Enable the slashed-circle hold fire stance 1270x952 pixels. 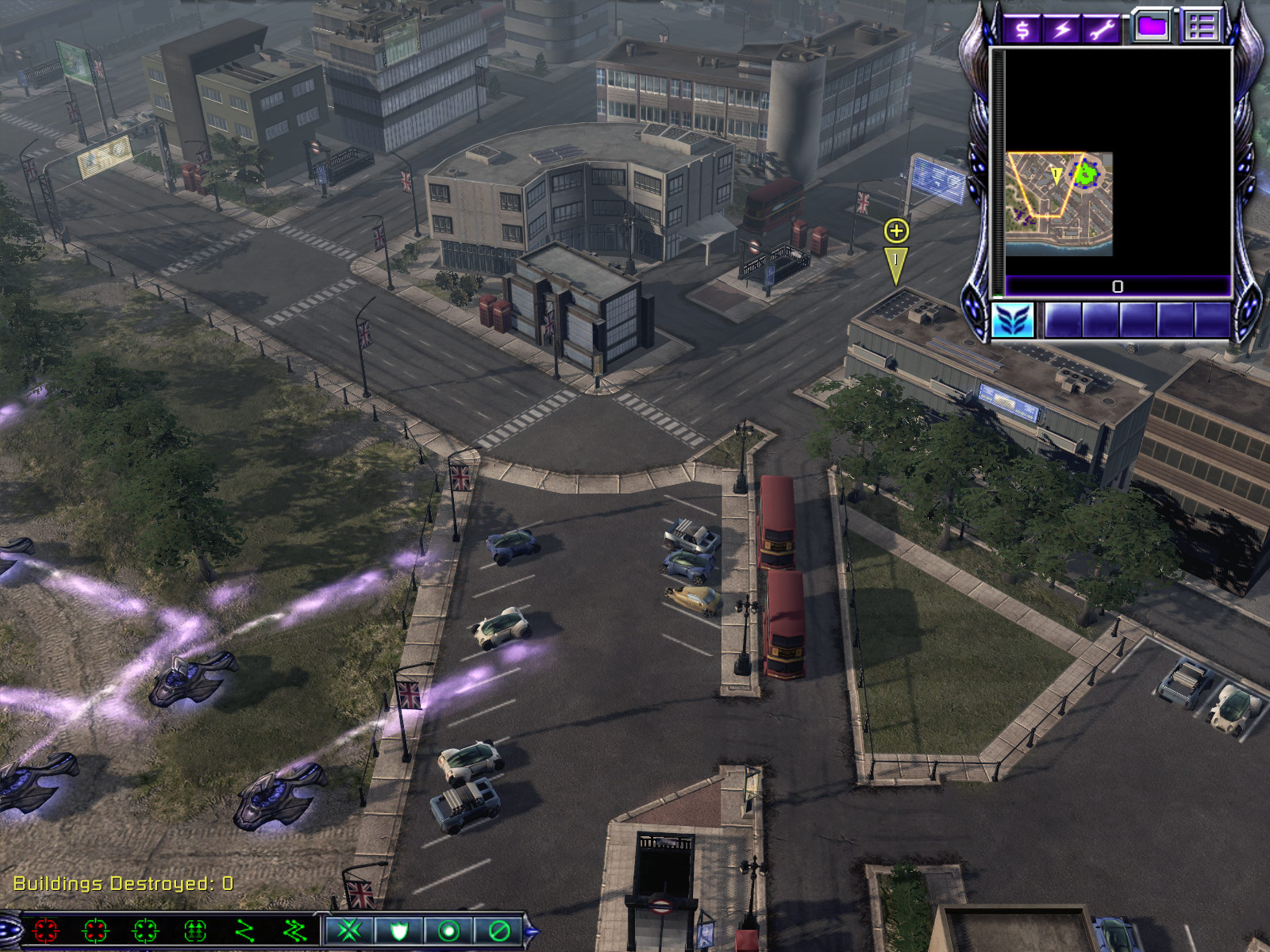tap(498, 930)
